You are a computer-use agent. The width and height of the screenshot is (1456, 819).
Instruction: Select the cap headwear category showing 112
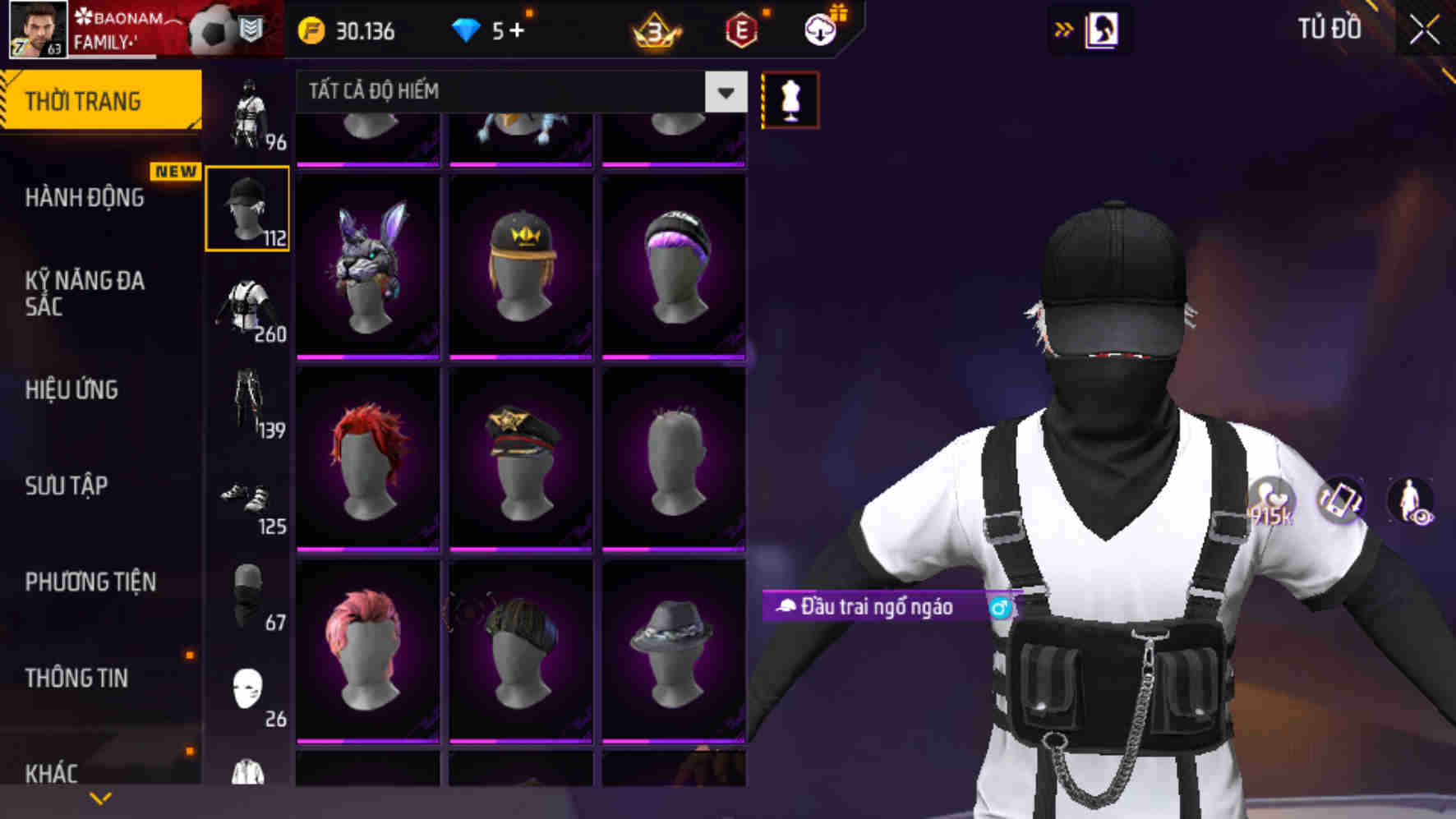point(248,208)
